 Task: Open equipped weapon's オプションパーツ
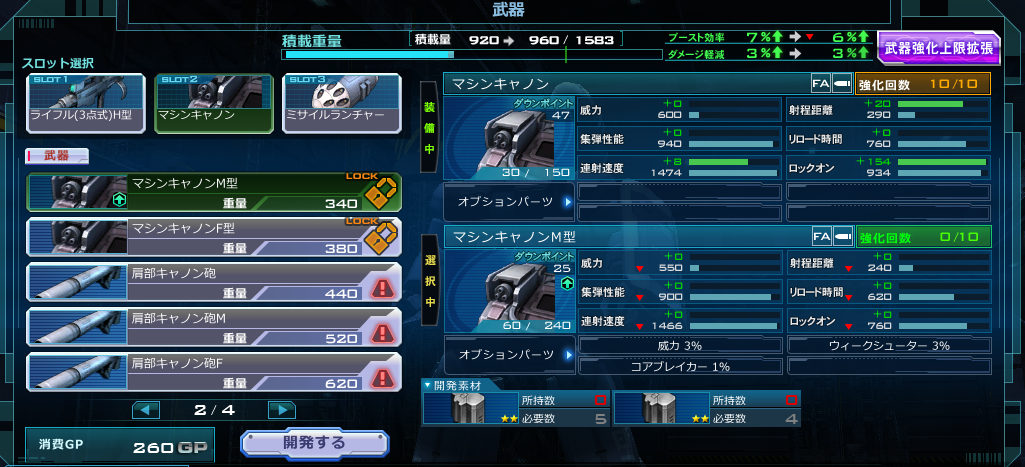(x=508, y=201)
